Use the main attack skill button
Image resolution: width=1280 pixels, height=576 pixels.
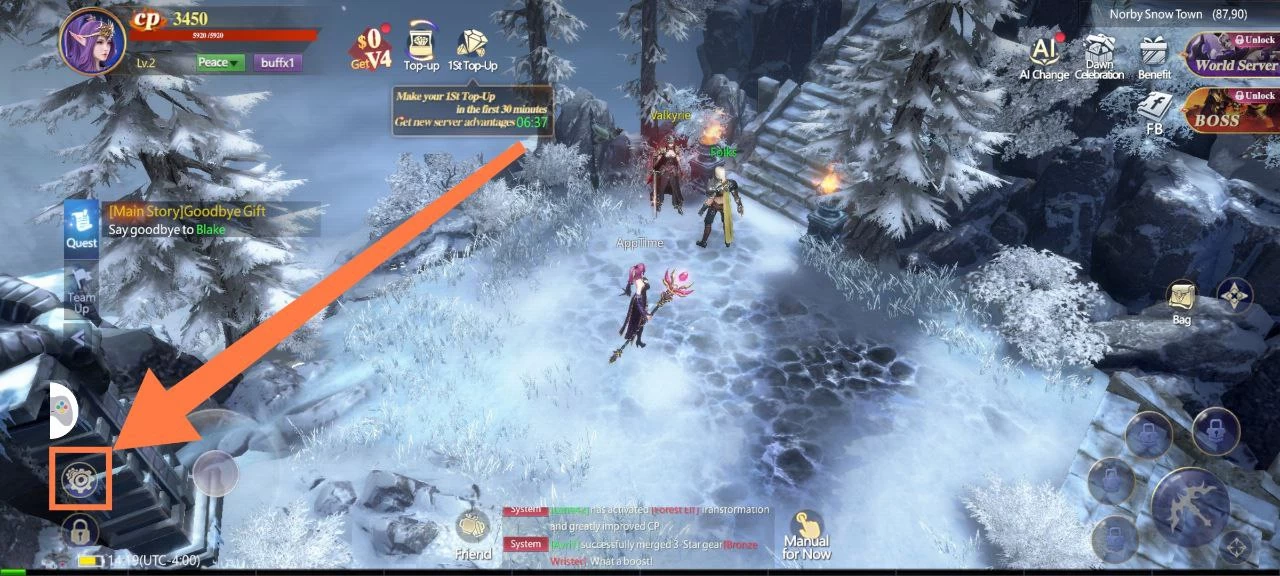tap(1190, 507)
